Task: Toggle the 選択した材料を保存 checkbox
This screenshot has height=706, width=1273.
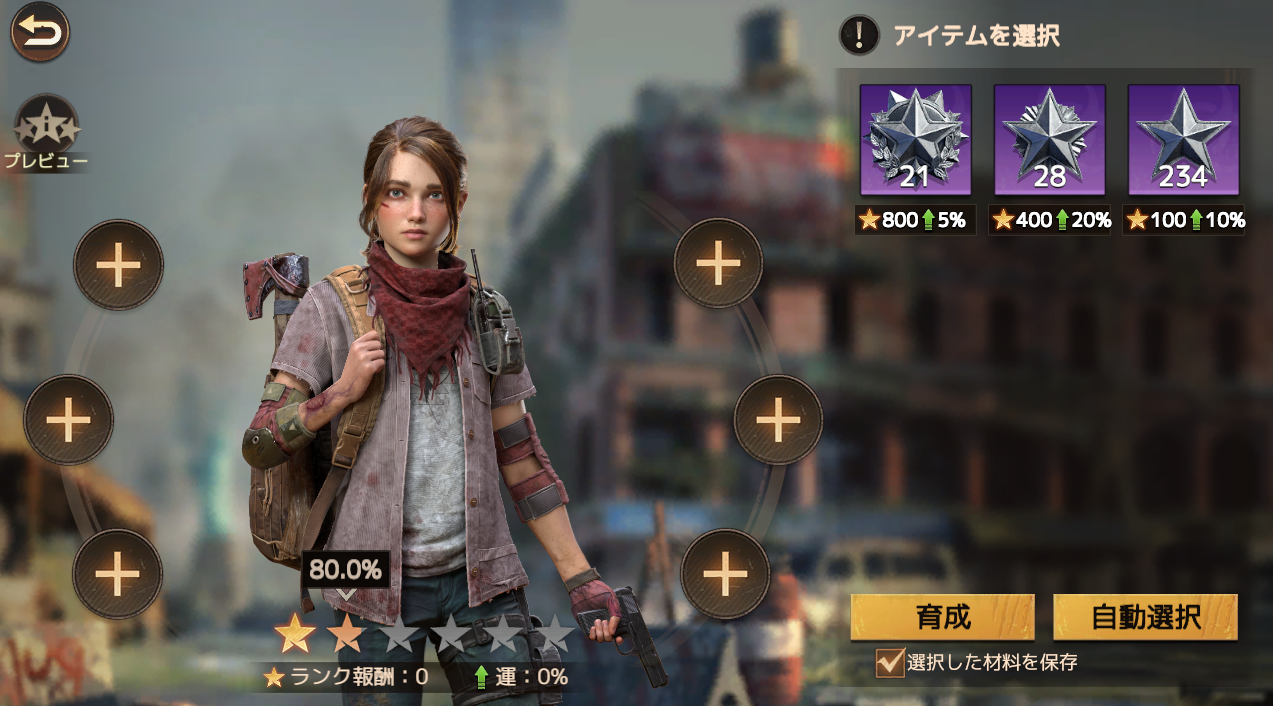Action: [x=889, y=663]
